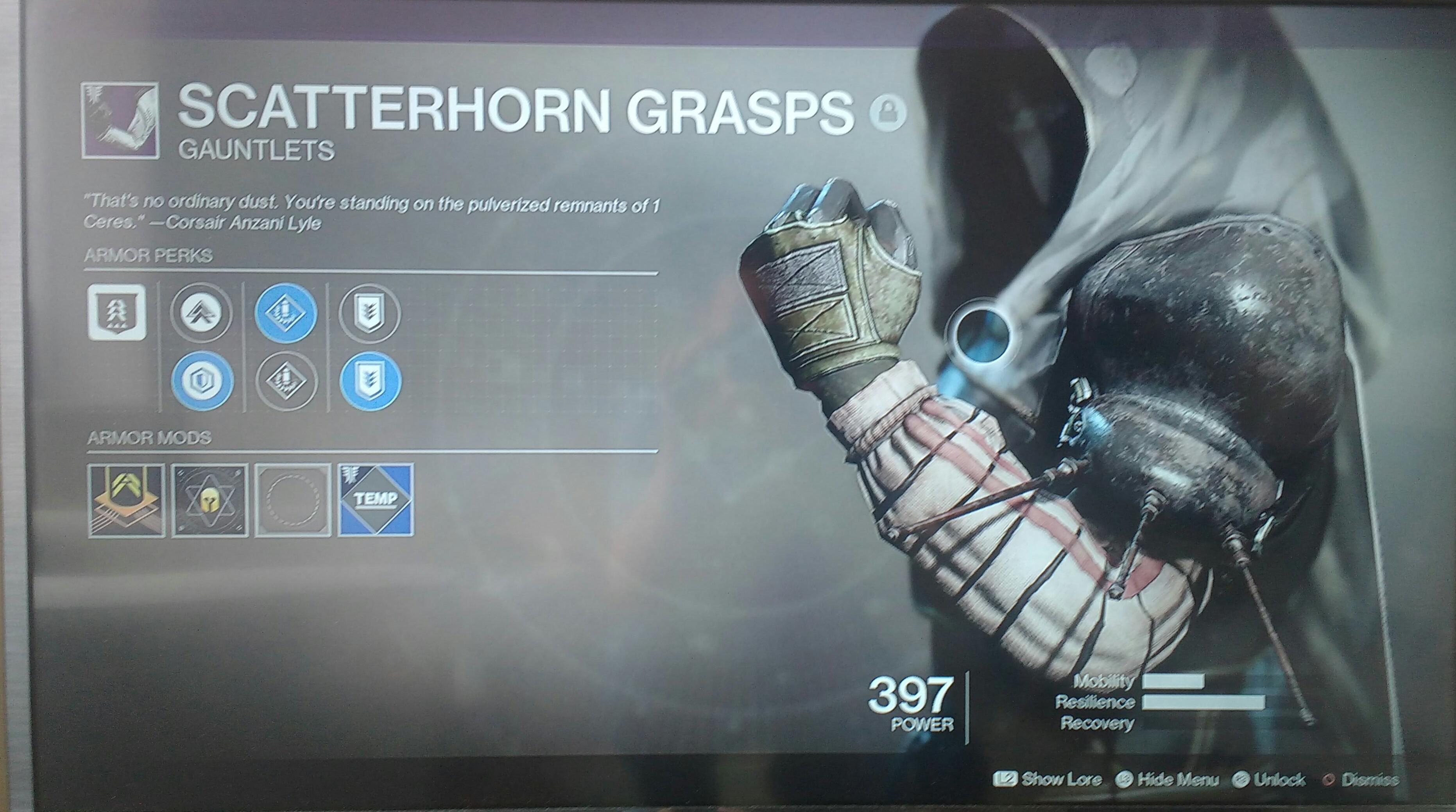Open the empty dotted-circle mod slot
Viewport: 1456px width, 812px height.
point(293,500)
